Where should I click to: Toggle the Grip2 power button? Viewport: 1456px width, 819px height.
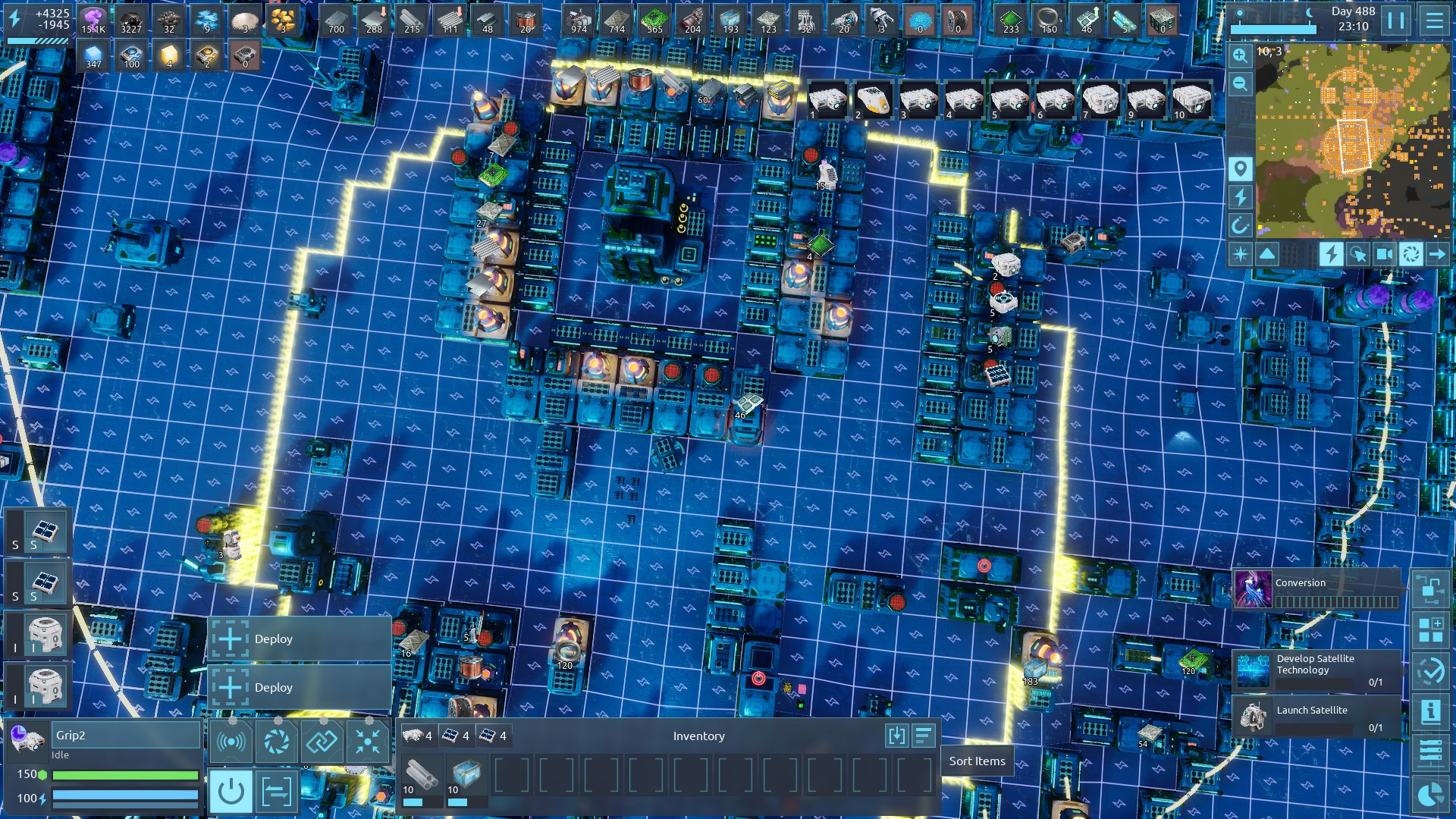click(231, 792)
